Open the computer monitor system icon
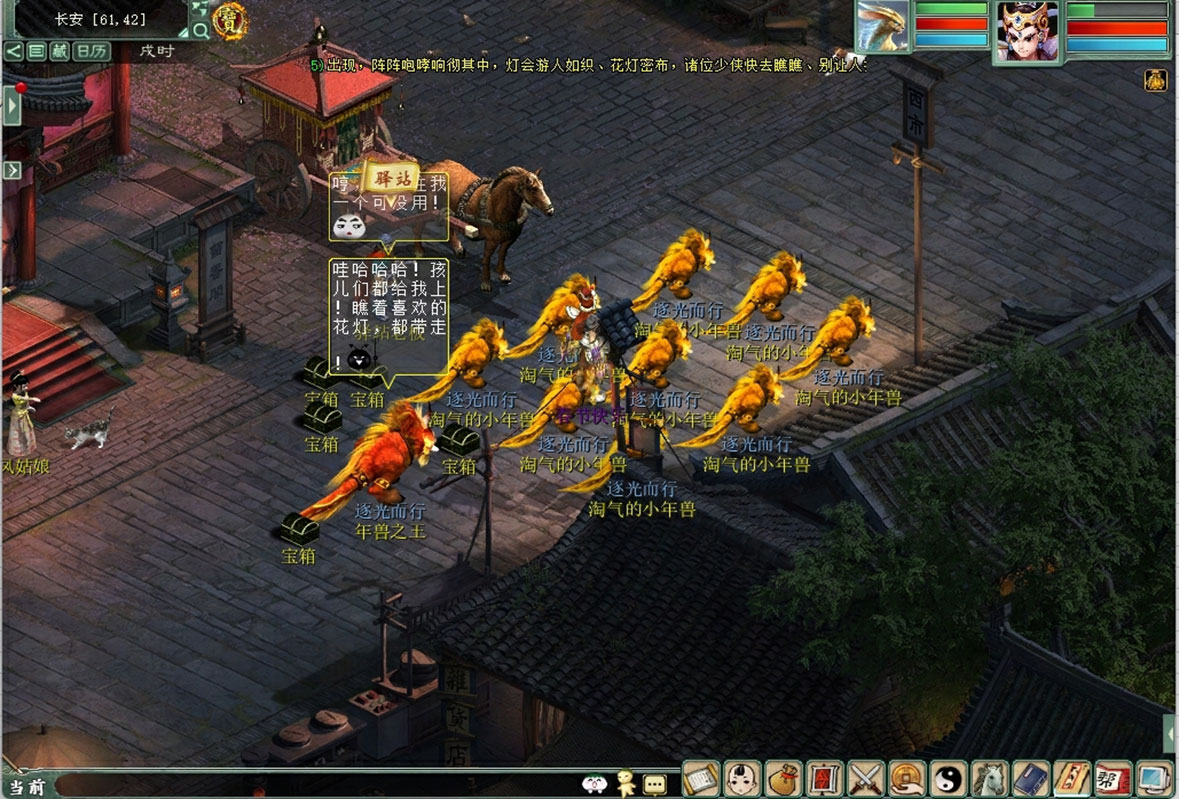The width and height of the screenshot is (1179, 799). (x=1153, y=778)
